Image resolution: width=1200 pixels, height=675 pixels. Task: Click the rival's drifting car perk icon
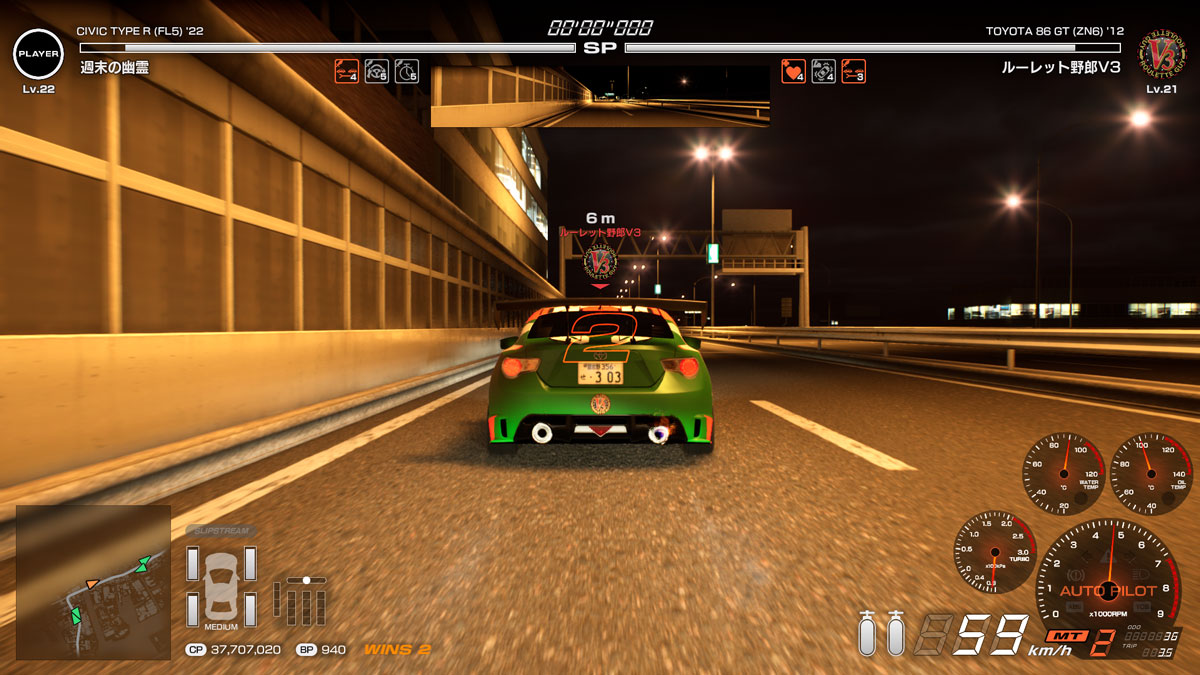point(823,71)
